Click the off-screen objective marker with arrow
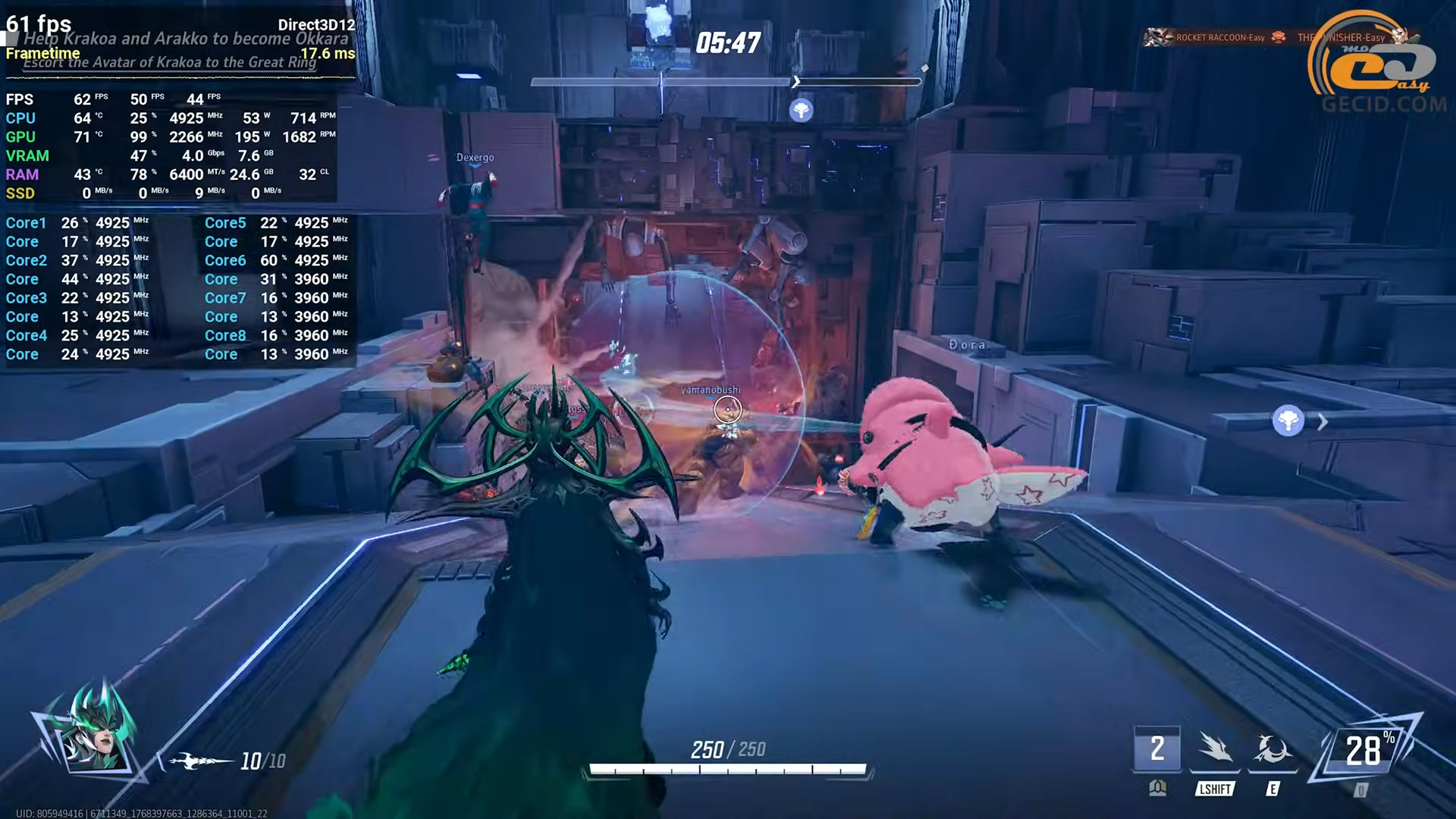Screen dimensions: 1456x819 [x=1289, y=421]
